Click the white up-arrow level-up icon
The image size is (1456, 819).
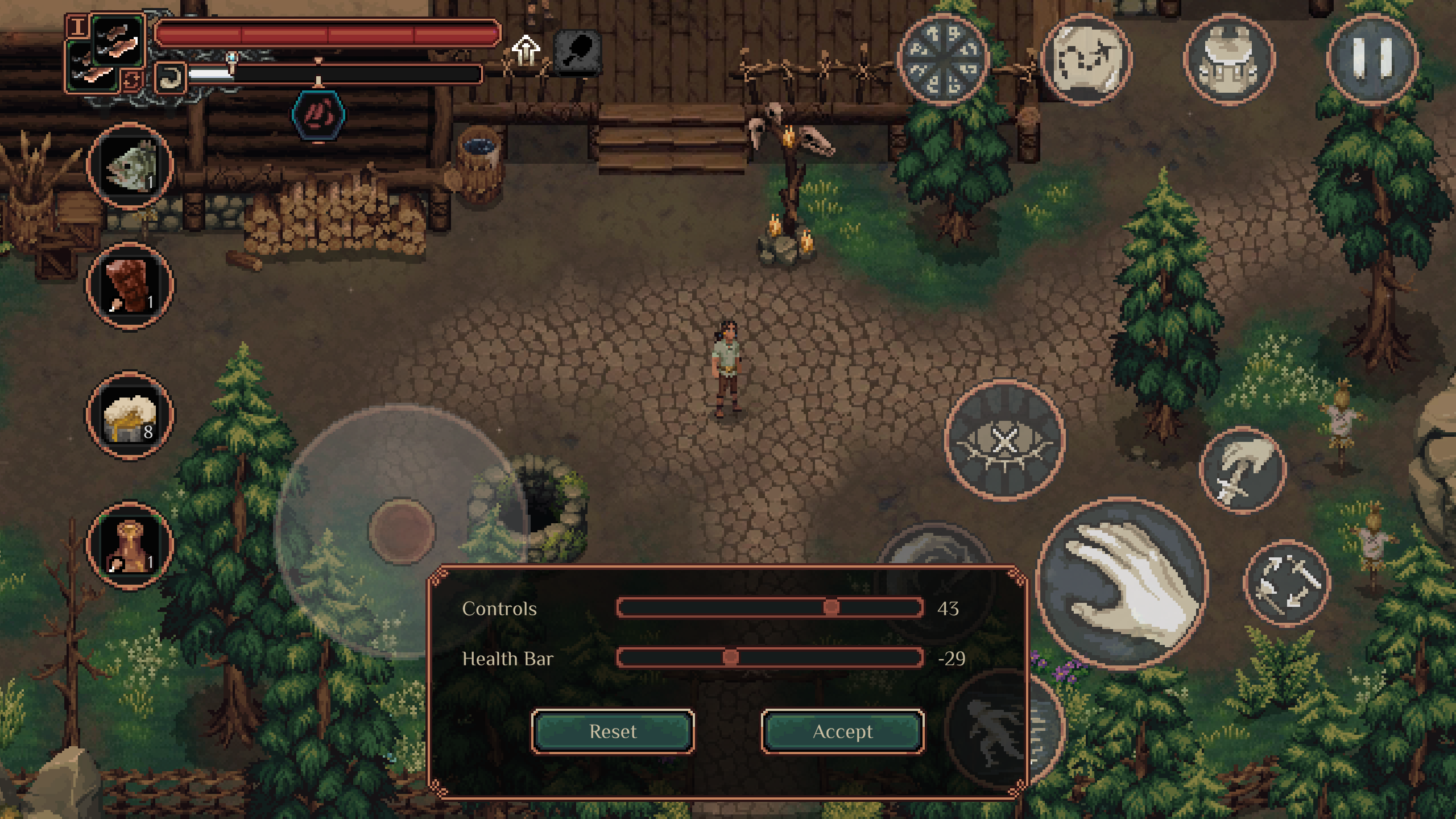click(526, 50)
